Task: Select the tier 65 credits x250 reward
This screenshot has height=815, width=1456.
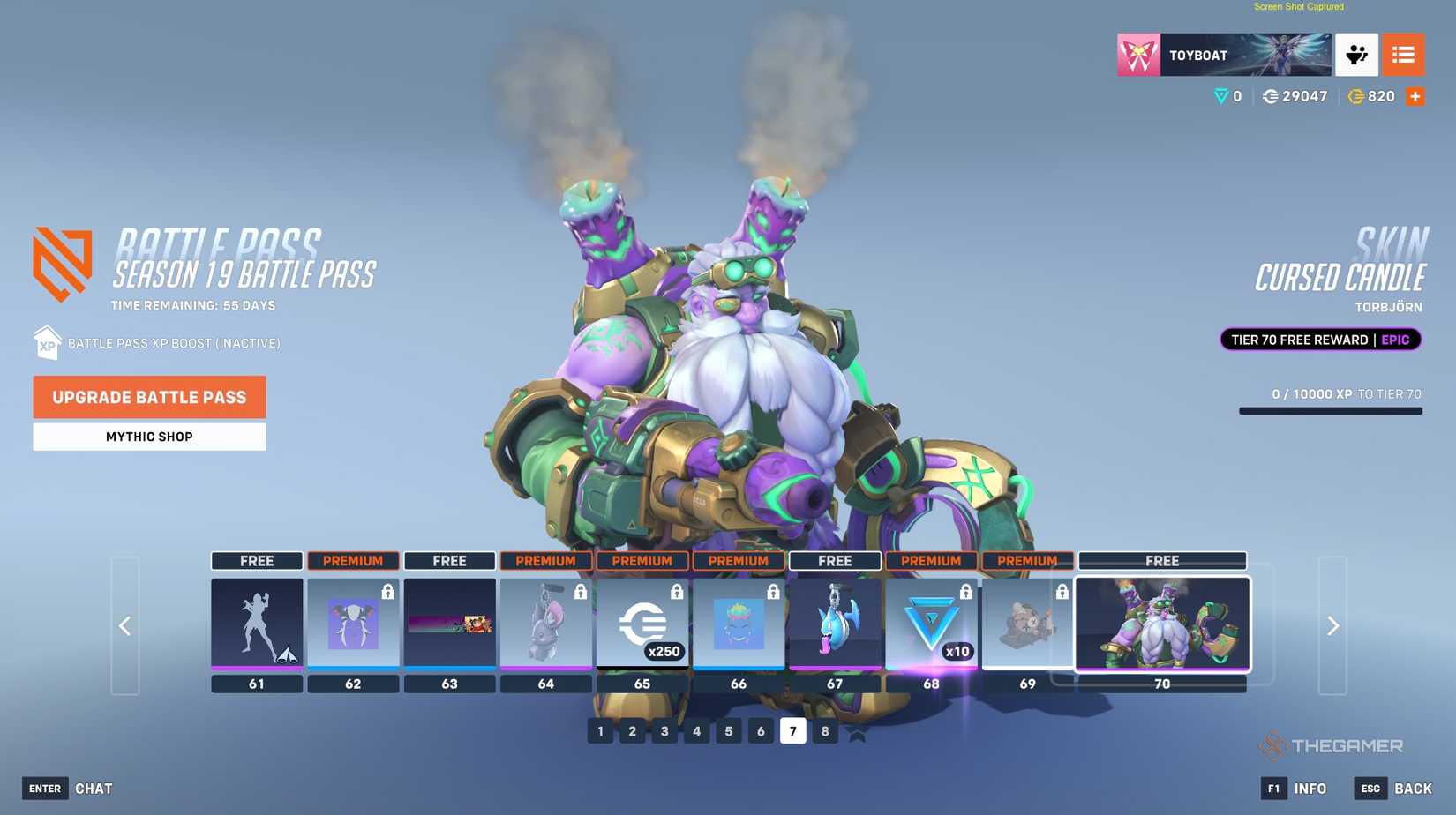Action: point(642,624)
